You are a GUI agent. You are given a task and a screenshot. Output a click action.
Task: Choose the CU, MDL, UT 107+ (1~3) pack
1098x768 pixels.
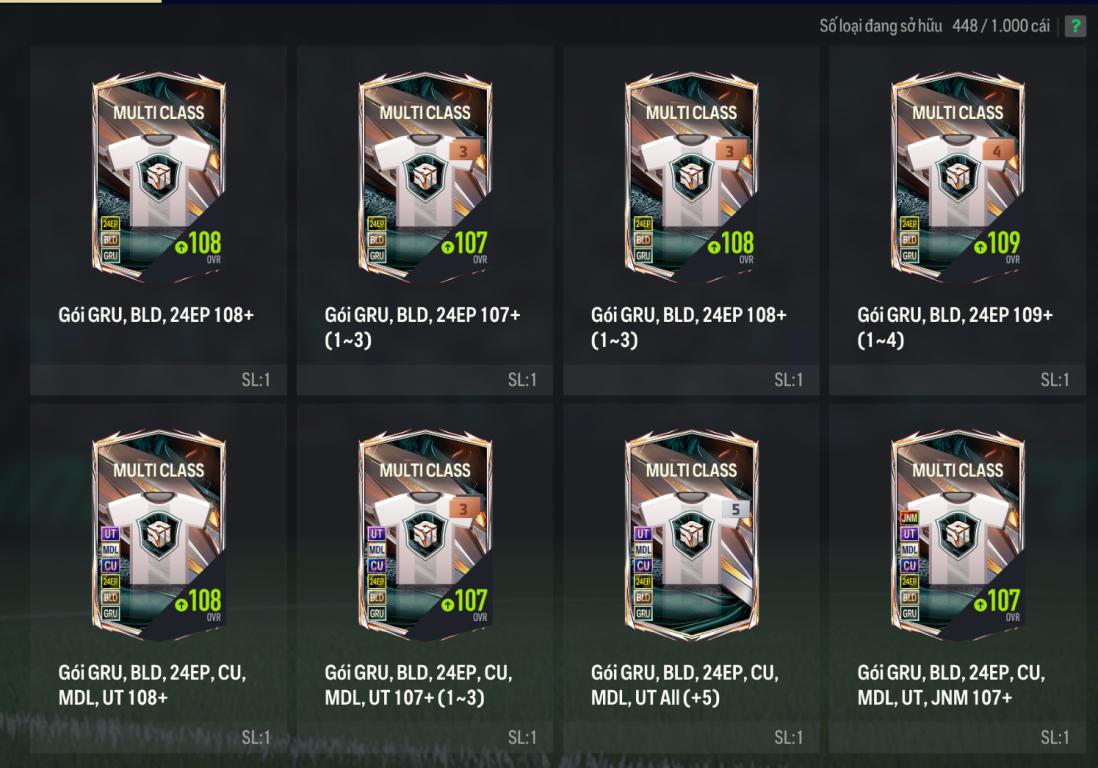click(425, 536)
